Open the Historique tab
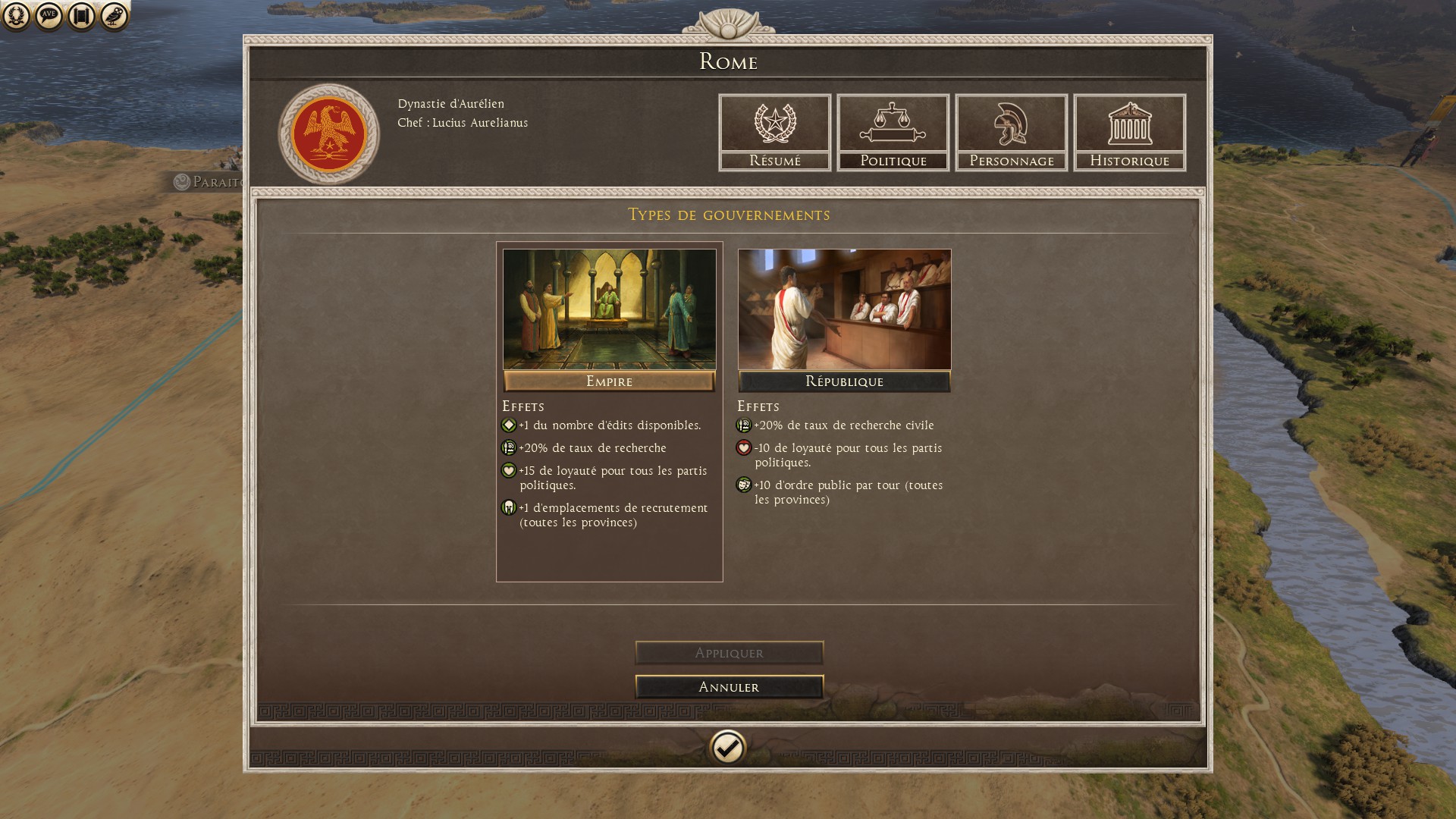This screenshot has width=1456, height=819. click(1129, 133)
